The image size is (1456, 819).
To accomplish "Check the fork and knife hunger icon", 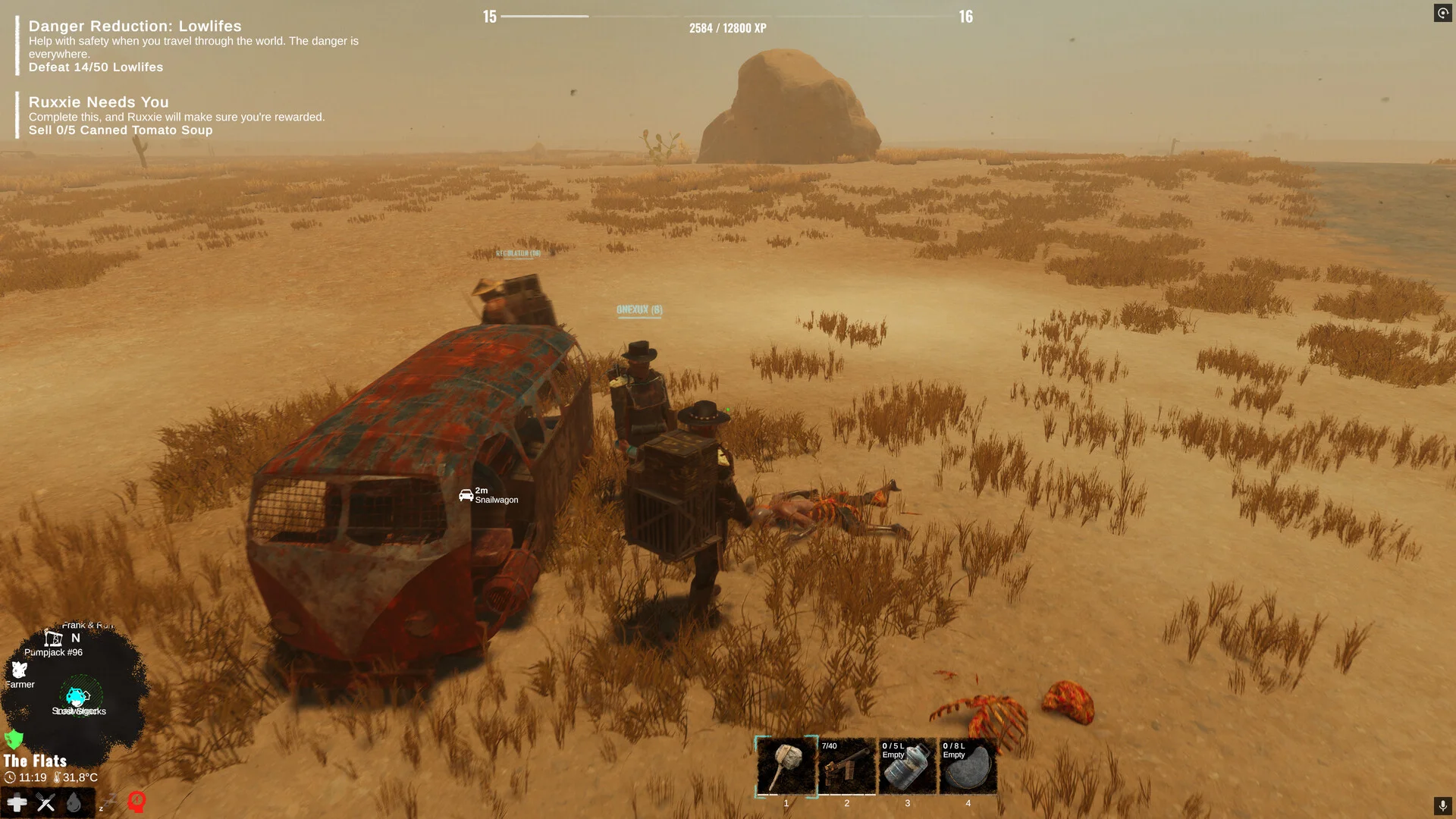I will click(45, 802).
